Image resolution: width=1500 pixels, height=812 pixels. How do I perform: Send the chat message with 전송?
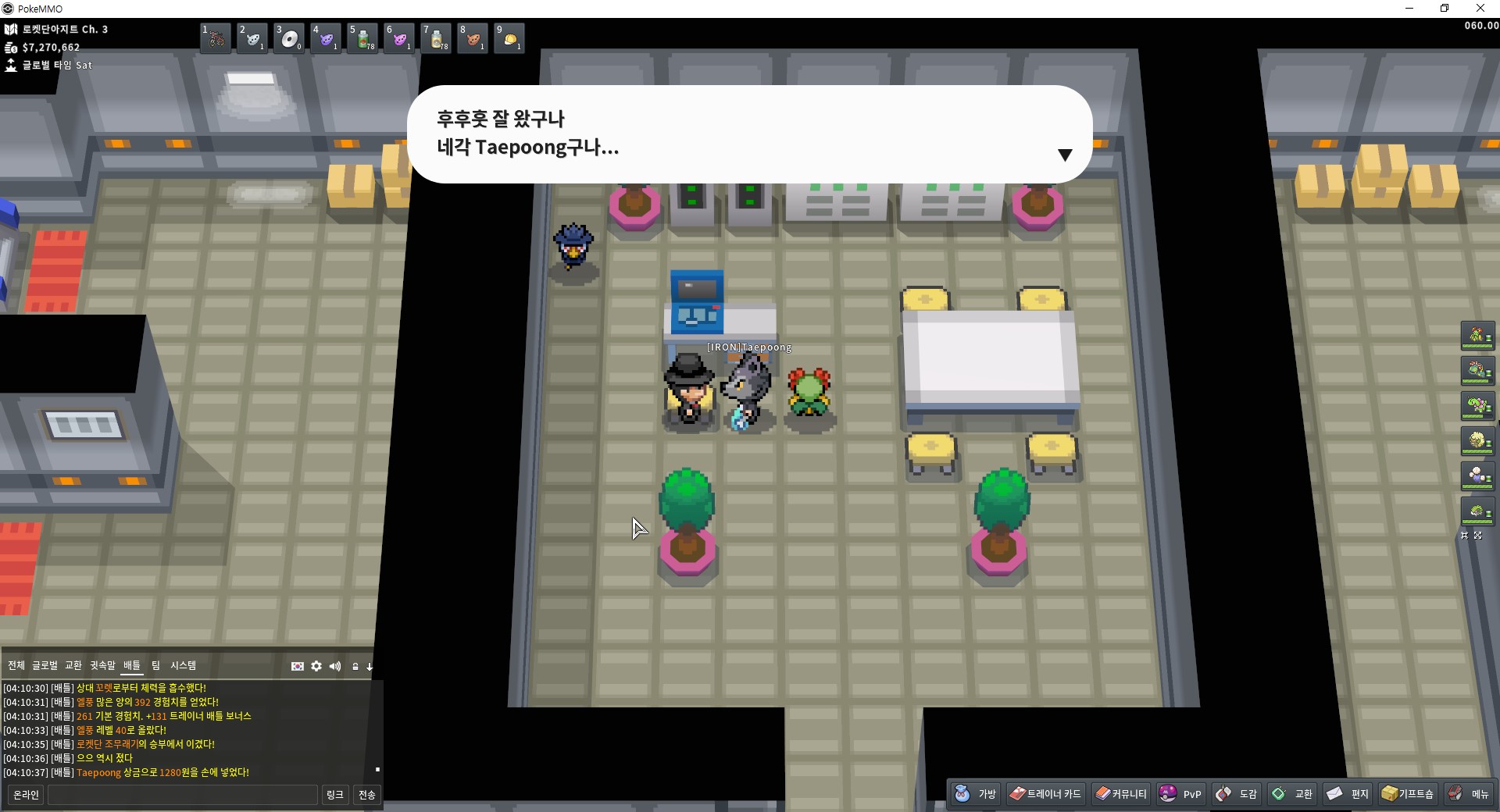coord(367,795)
